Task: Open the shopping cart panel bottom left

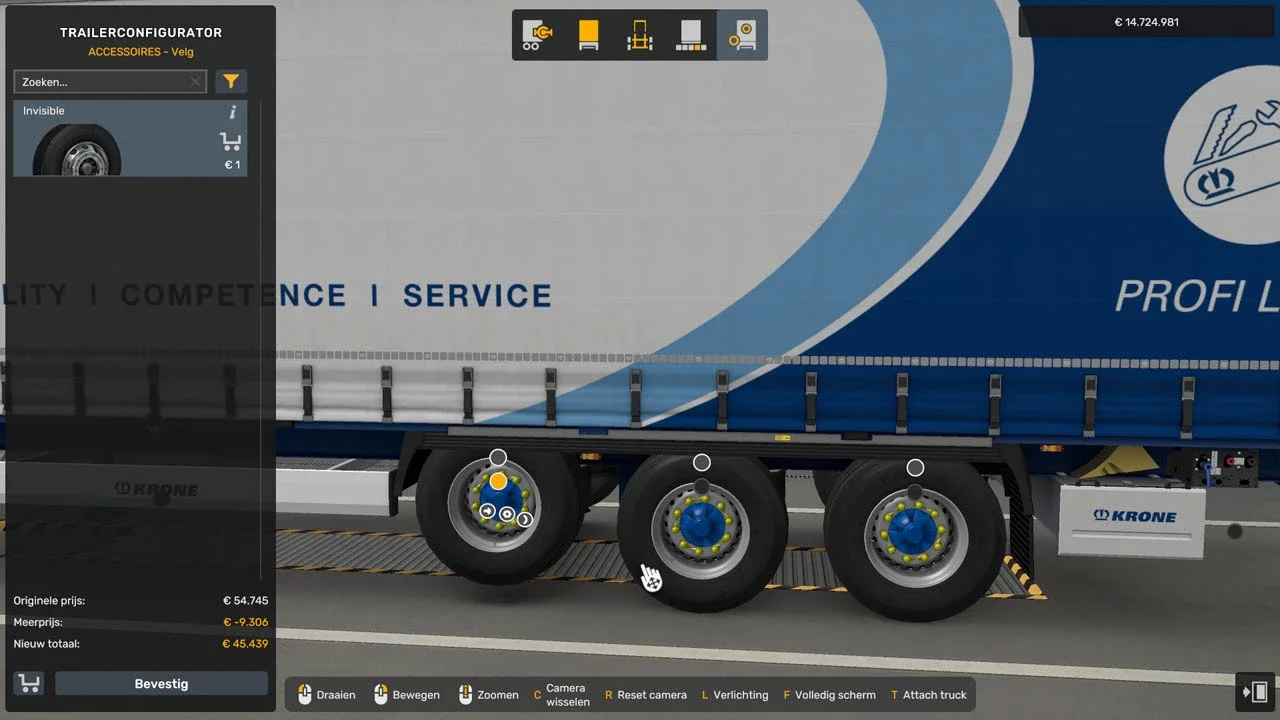Action: coord(28,683)
